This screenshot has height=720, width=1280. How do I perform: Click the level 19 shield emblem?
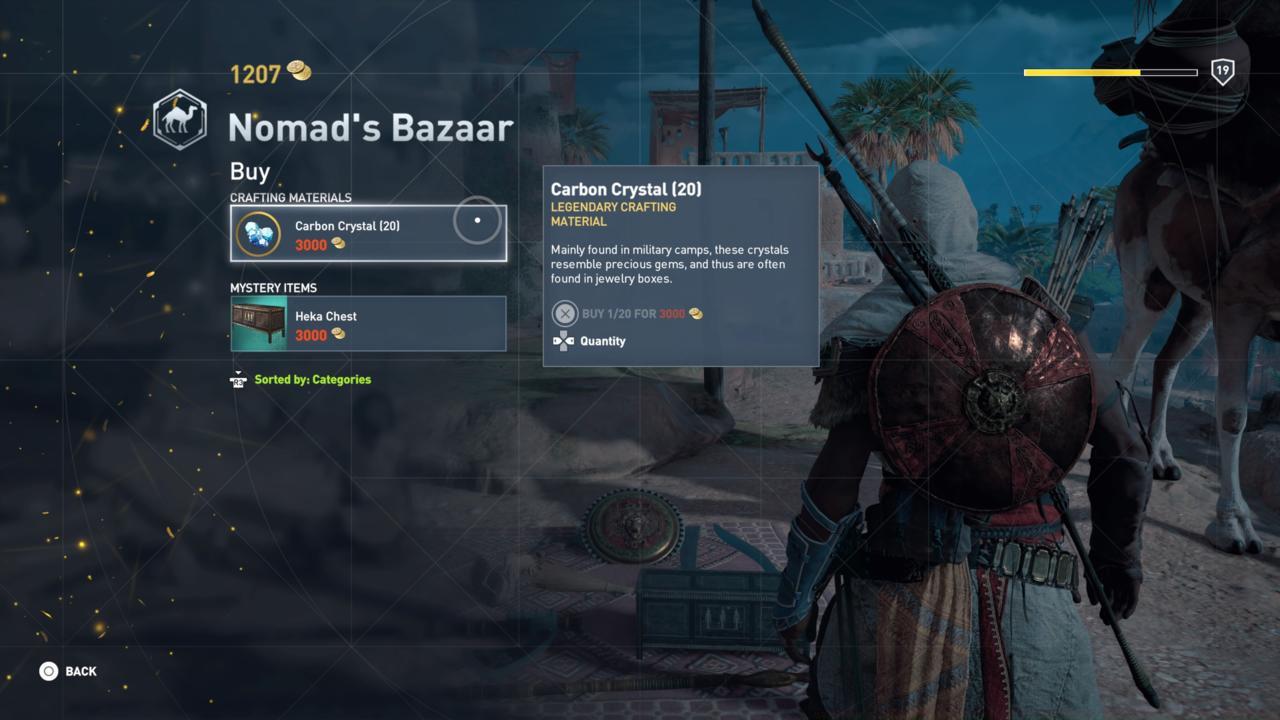click(x=1222, y=73)
